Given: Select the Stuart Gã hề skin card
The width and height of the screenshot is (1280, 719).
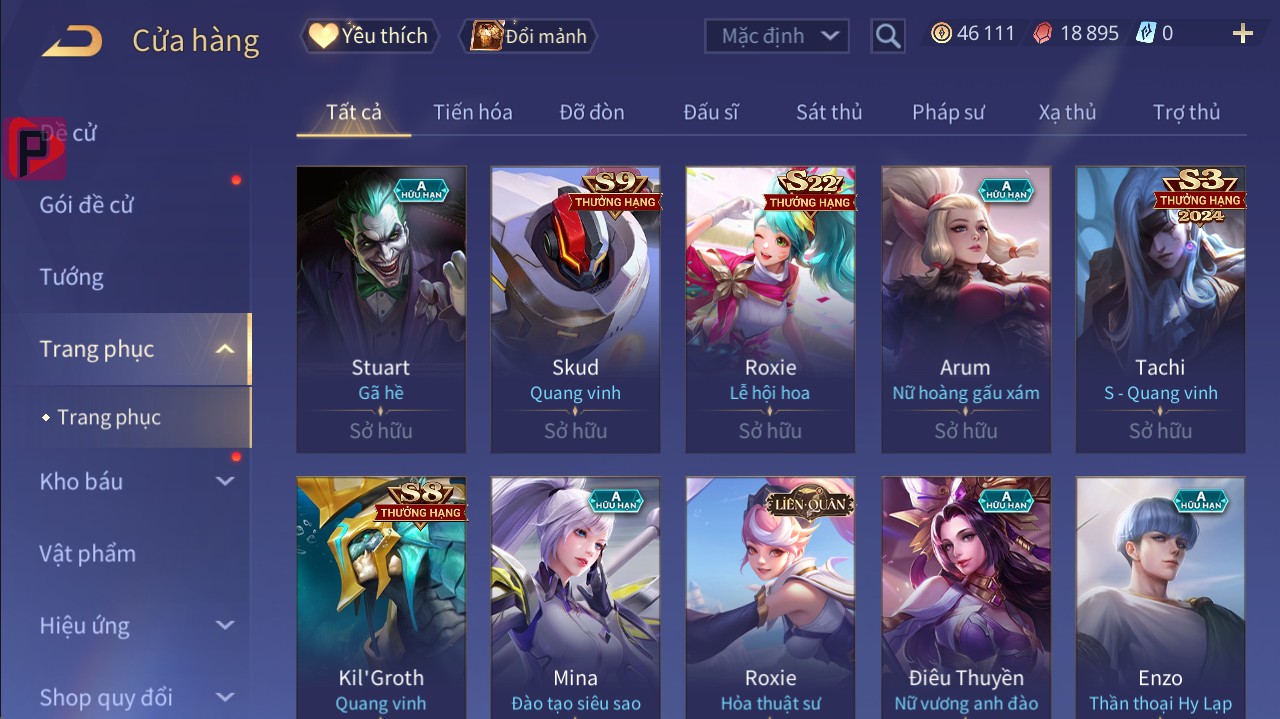Looking at the screenshot, I should (x=381, y=309).
